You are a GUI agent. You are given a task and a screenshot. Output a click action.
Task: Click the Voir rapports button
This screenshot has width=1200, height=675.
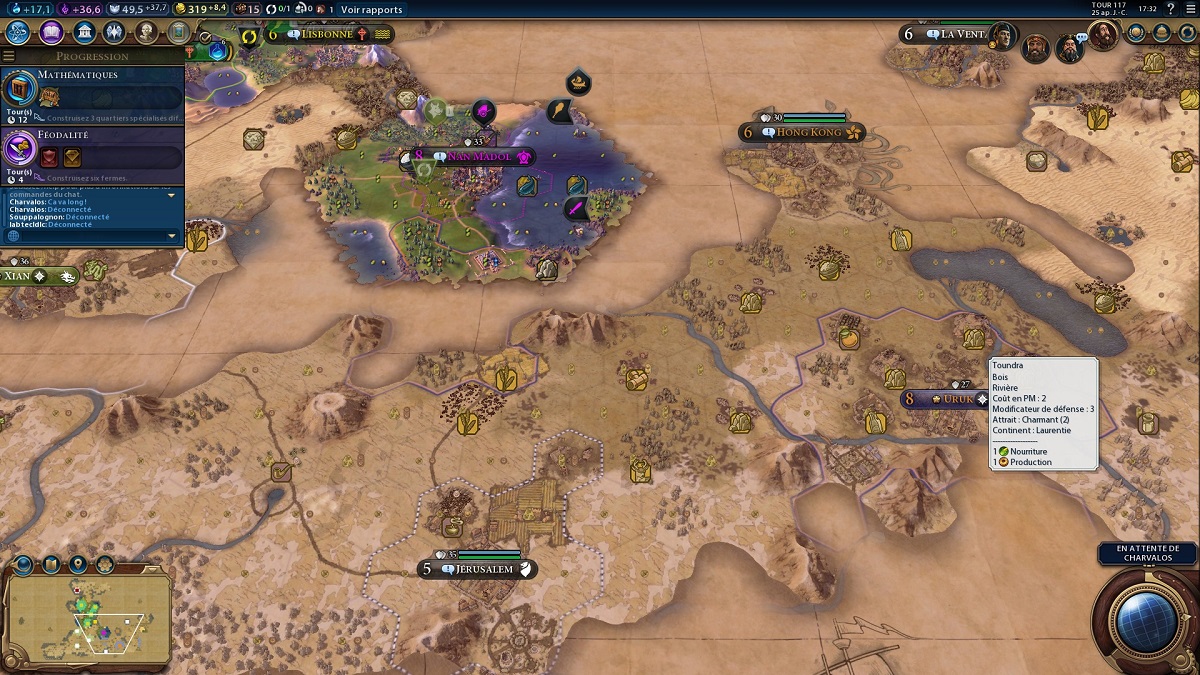pyautogui.click(x=371, y=10)
